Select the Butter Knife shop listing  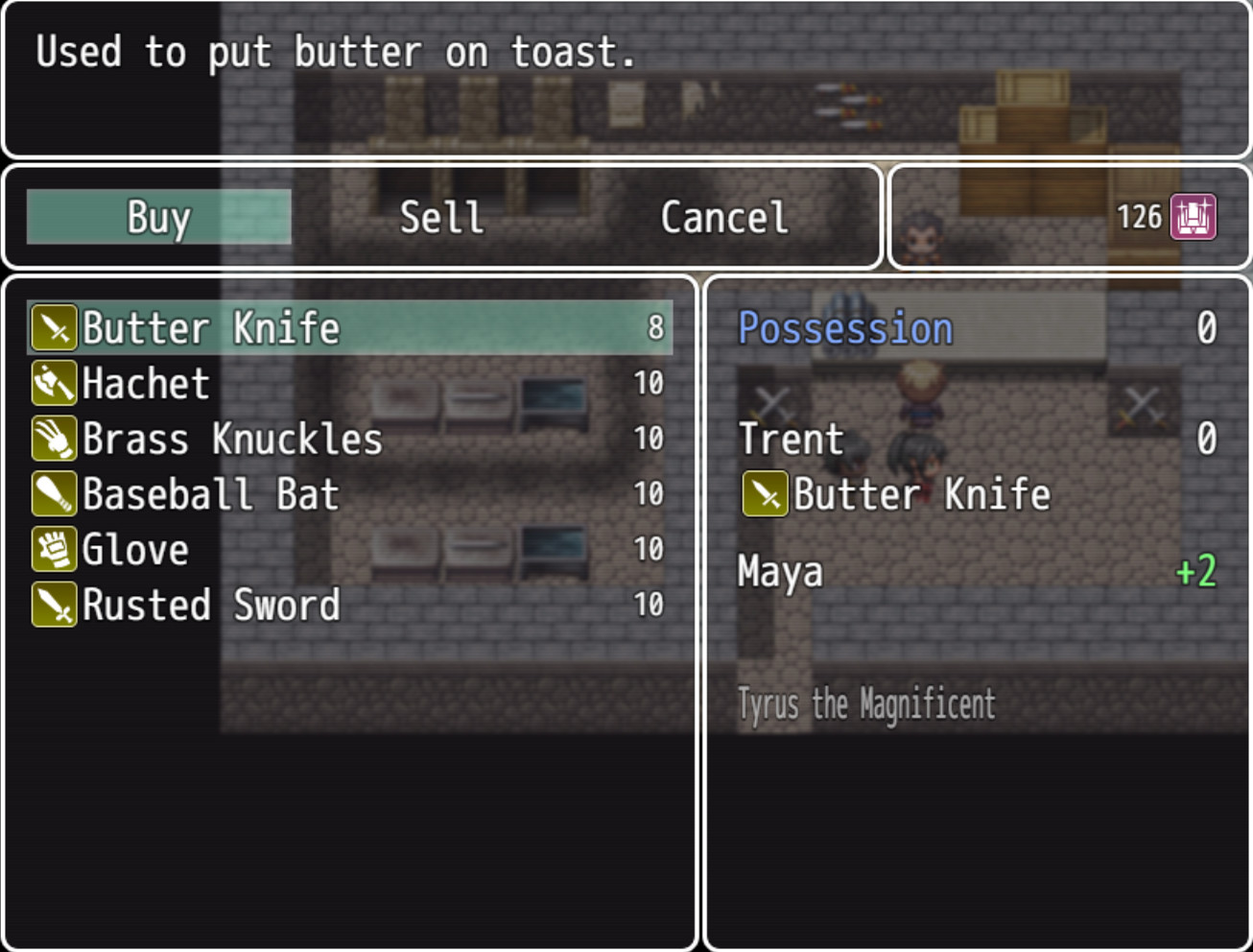(210, 327)
